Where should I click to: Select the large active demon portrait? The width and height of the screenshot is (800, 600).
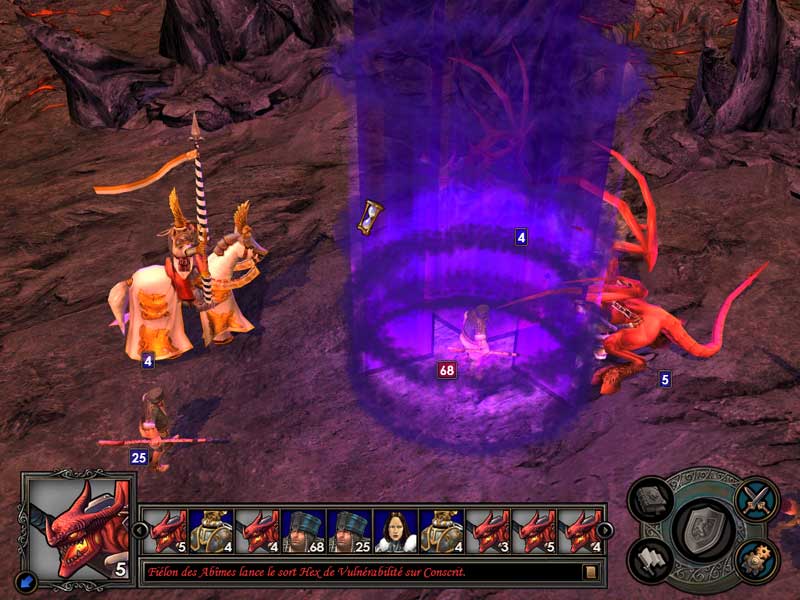click(x=77, y=527)
